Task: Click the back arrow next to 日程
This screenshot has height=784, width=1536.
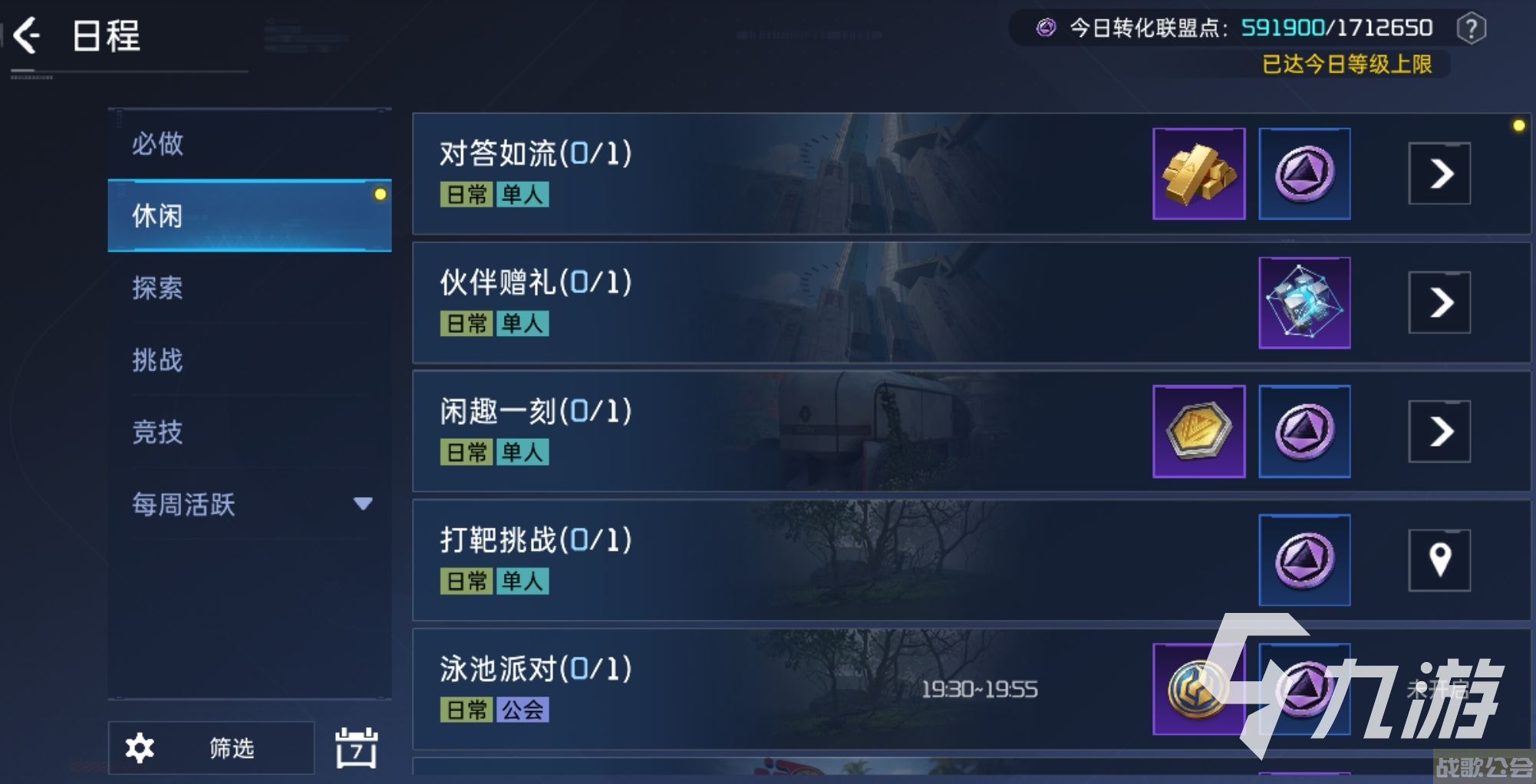Action: 26,35
